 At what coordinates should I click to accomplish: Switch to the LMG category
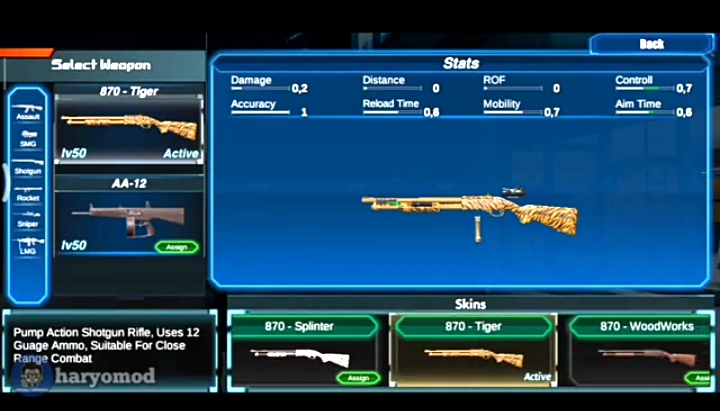[x=28, y=245]
